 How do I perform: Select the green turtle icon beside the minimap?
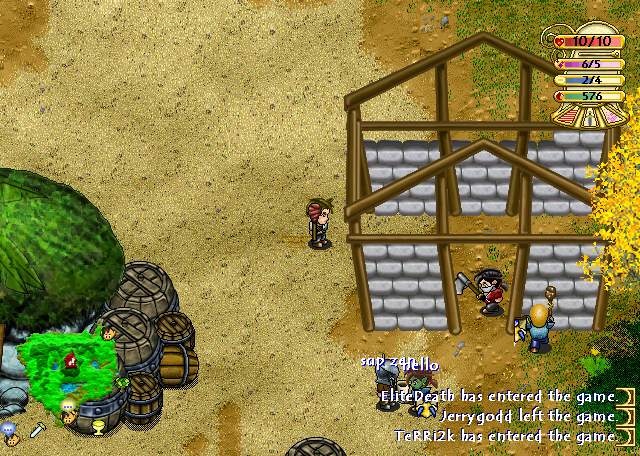coord(123,382)
